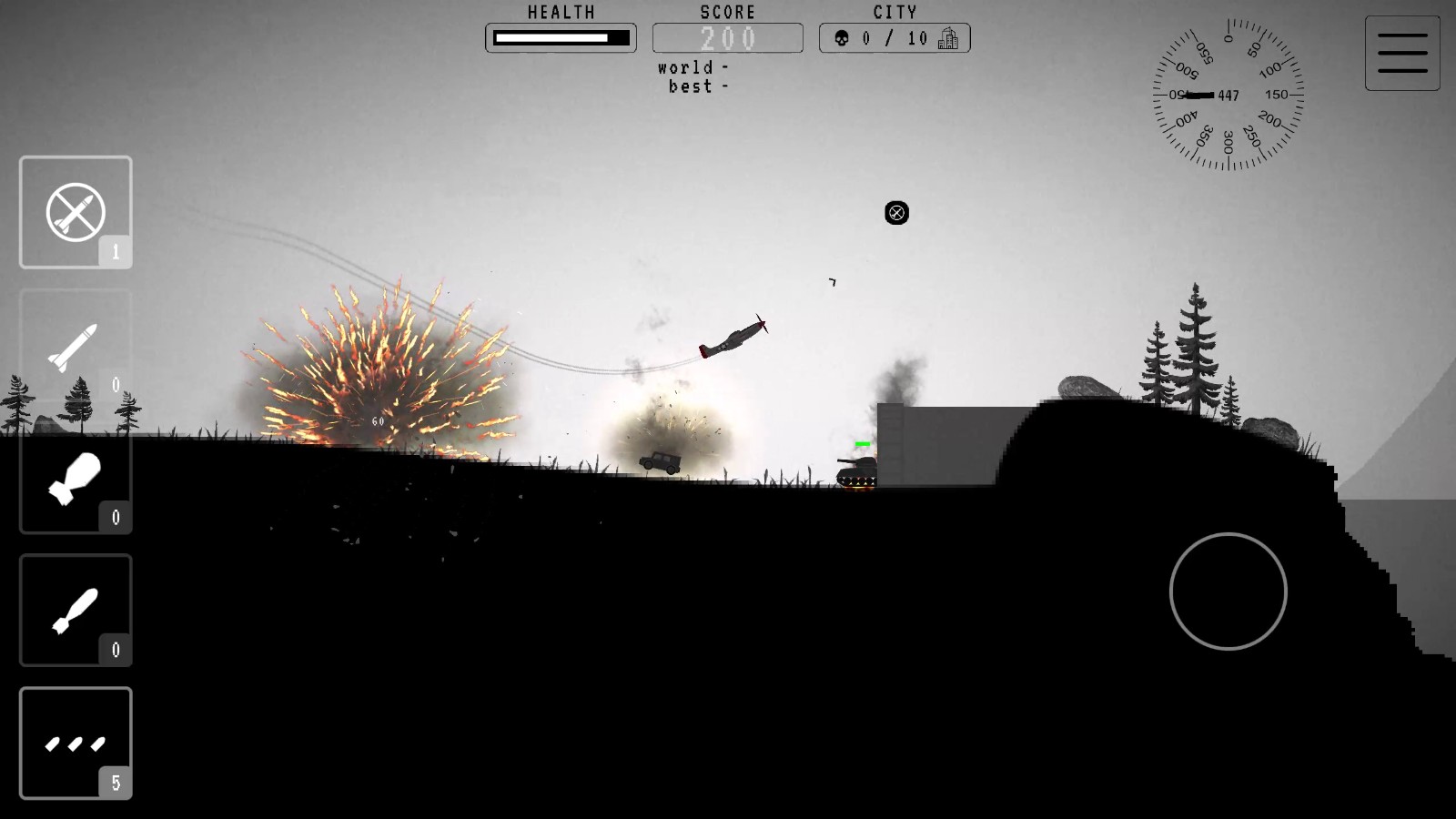Open the hamburger pause menu
This screenshot has height=819, width=1456.
pos(1402,52)
